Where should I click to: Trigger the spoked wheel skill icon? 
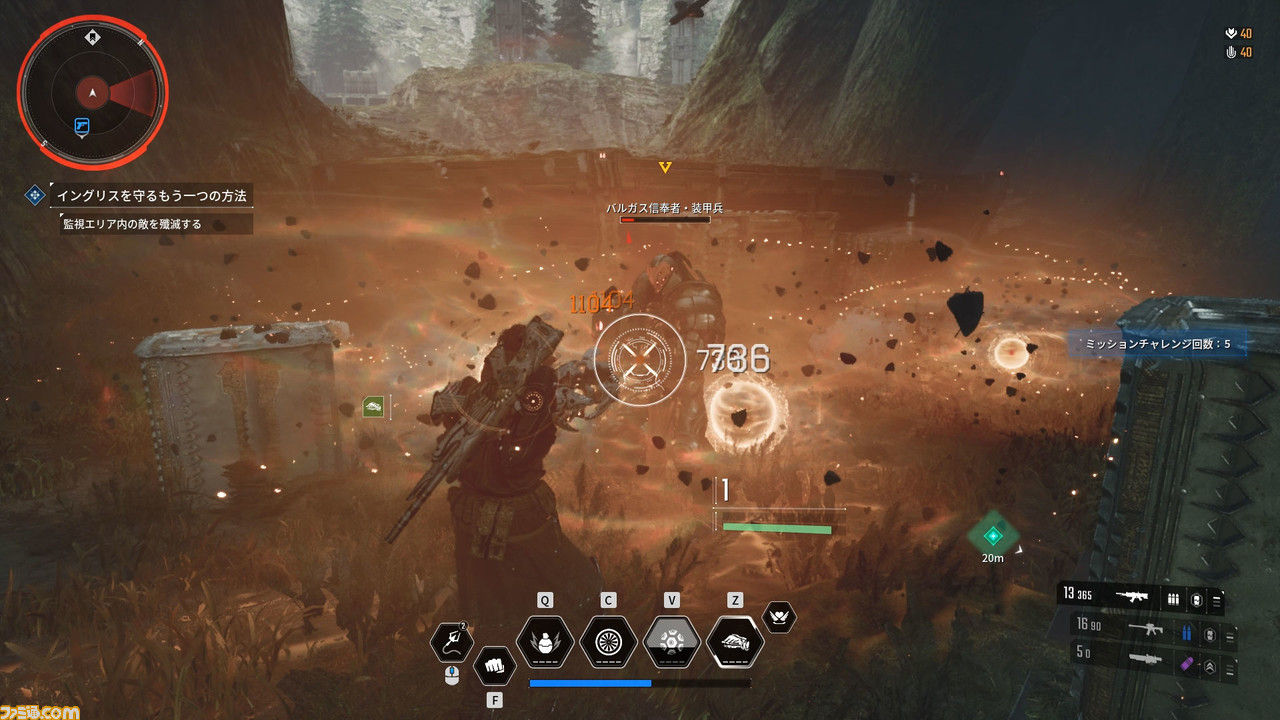tap(608, 641)
